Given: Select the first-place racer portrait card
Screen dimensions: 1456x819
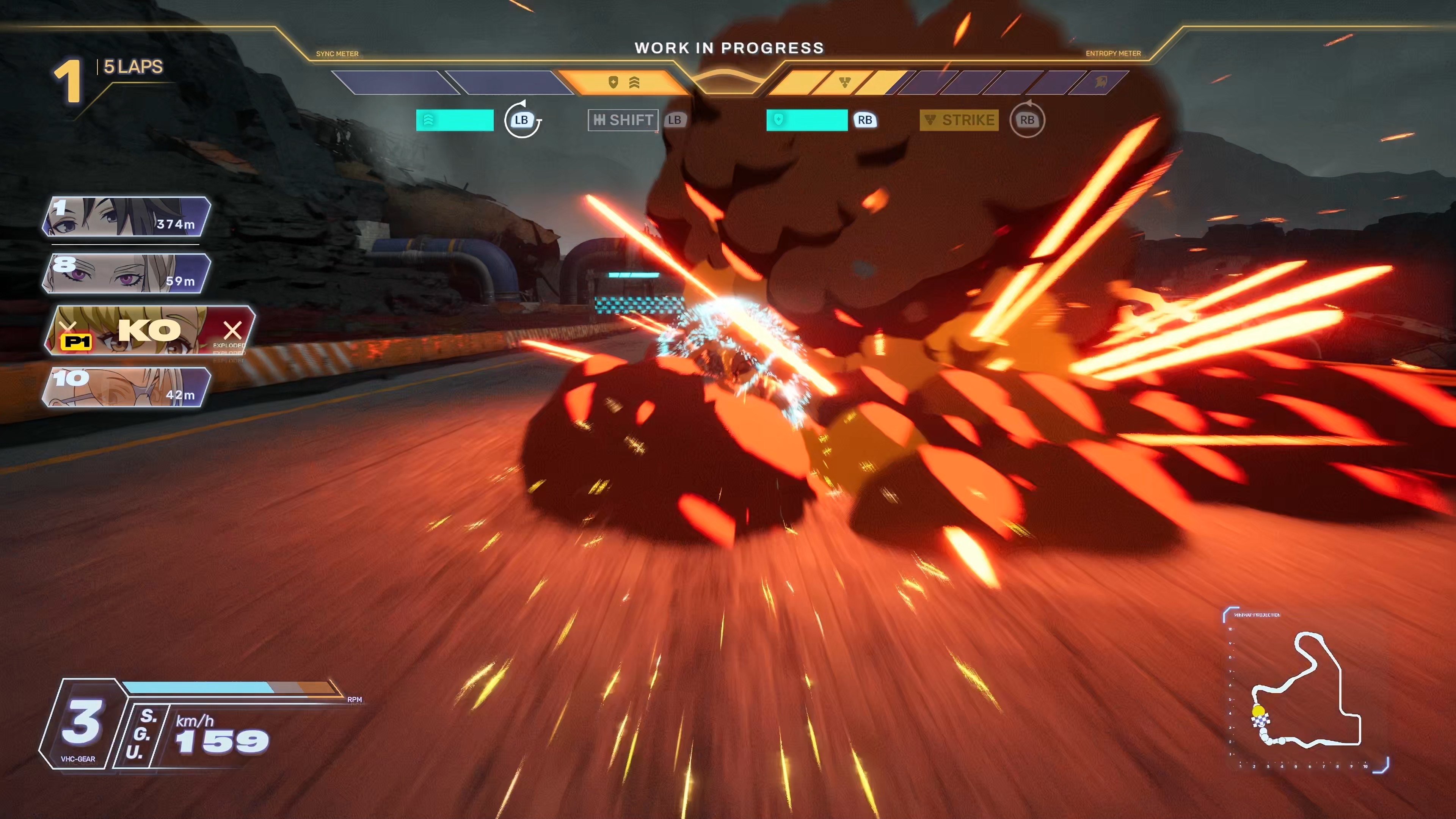Looking at the screenshot, I should [127, 217].
